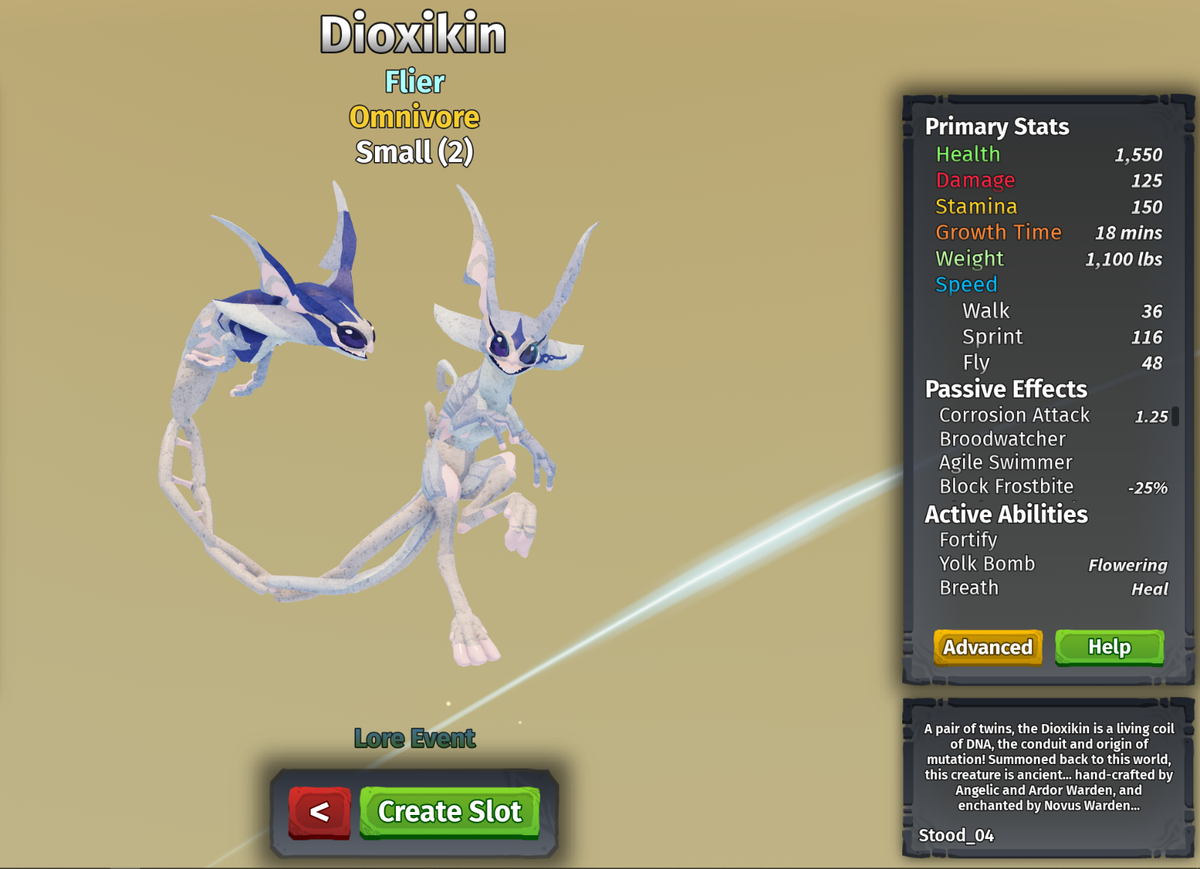Click the passive effects list scrollbar
Viewport: 1200px width, 869px height.
[x=1175, y=416]
